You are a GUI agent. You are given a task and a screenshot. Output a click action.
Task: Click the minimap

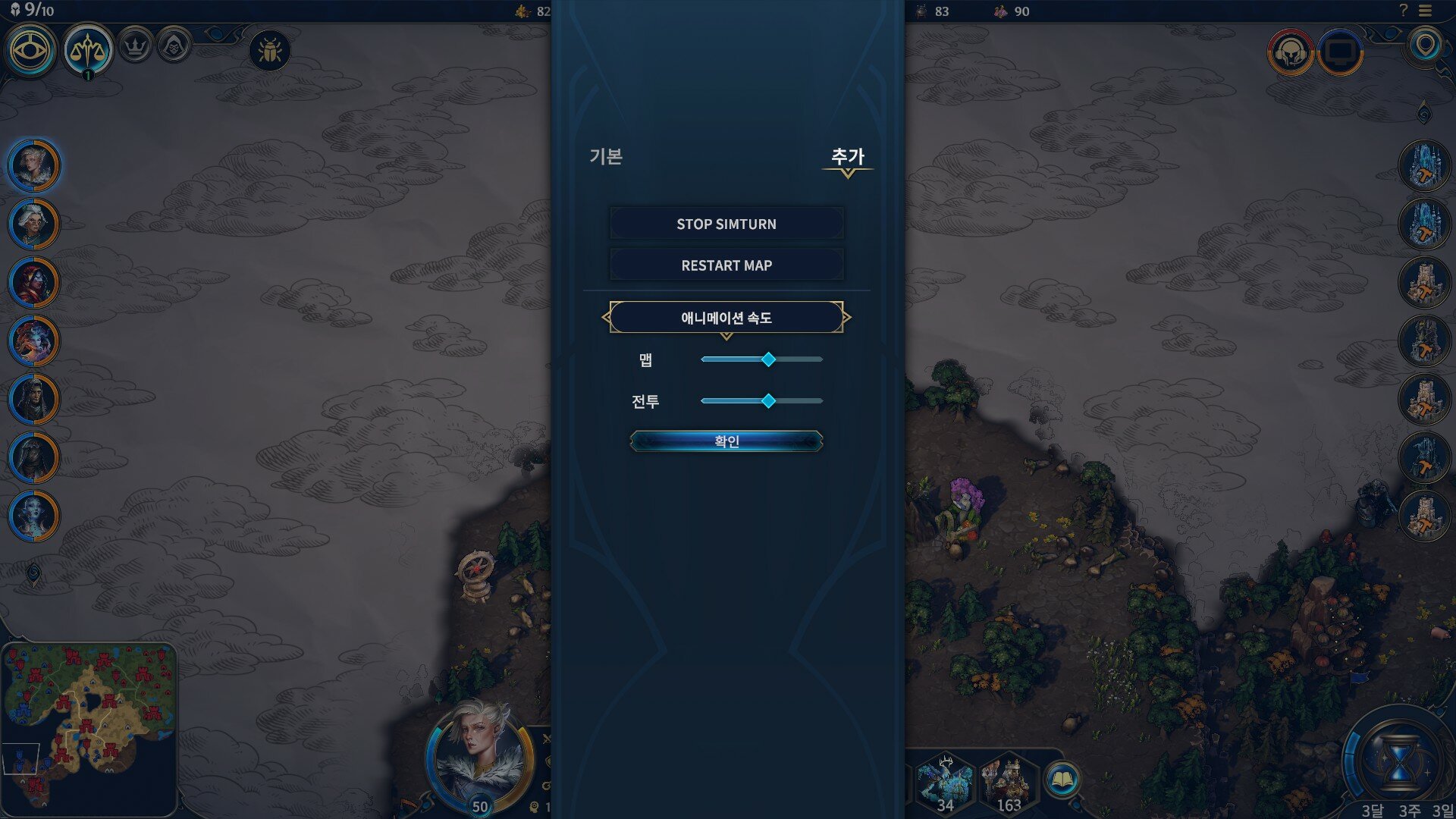click(x=89, y=720)
